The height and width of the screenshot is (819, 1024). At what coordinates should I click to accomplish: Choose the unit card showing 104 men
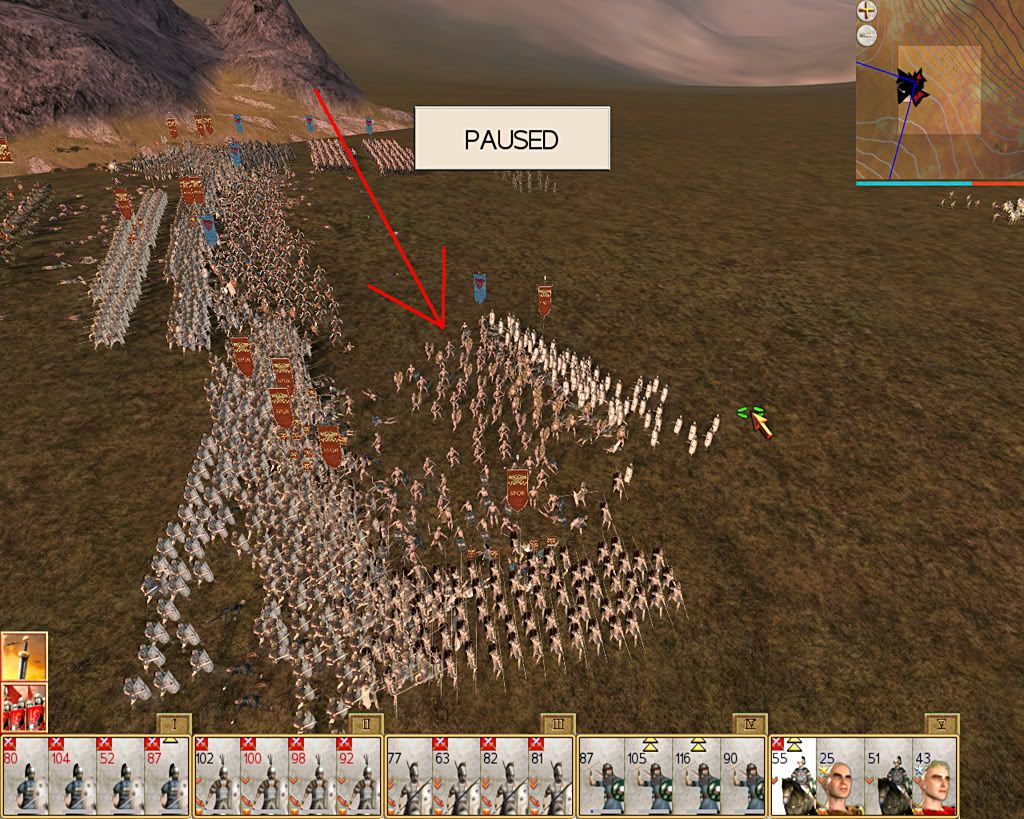click(x=73, y=776)
